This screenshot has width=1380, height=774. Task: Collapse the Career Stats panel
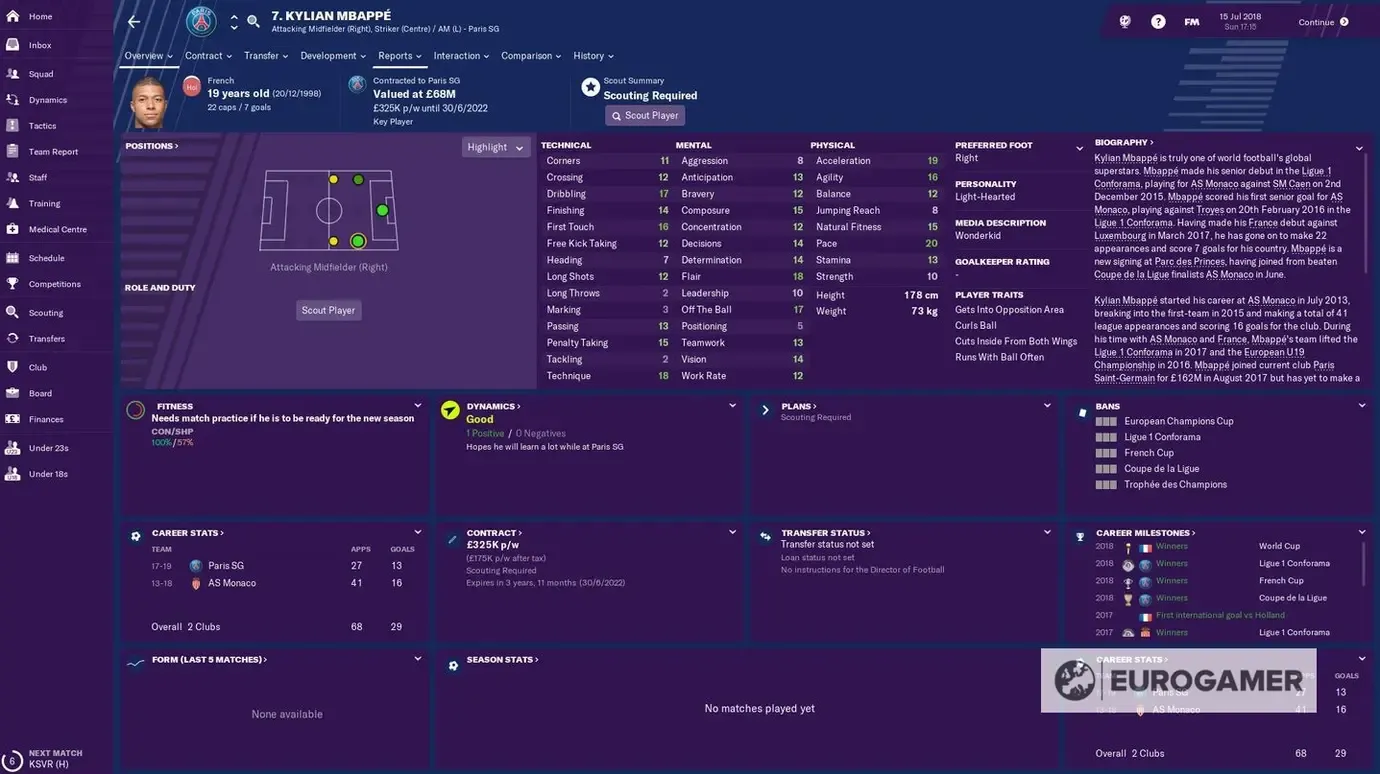click(416, 531)
